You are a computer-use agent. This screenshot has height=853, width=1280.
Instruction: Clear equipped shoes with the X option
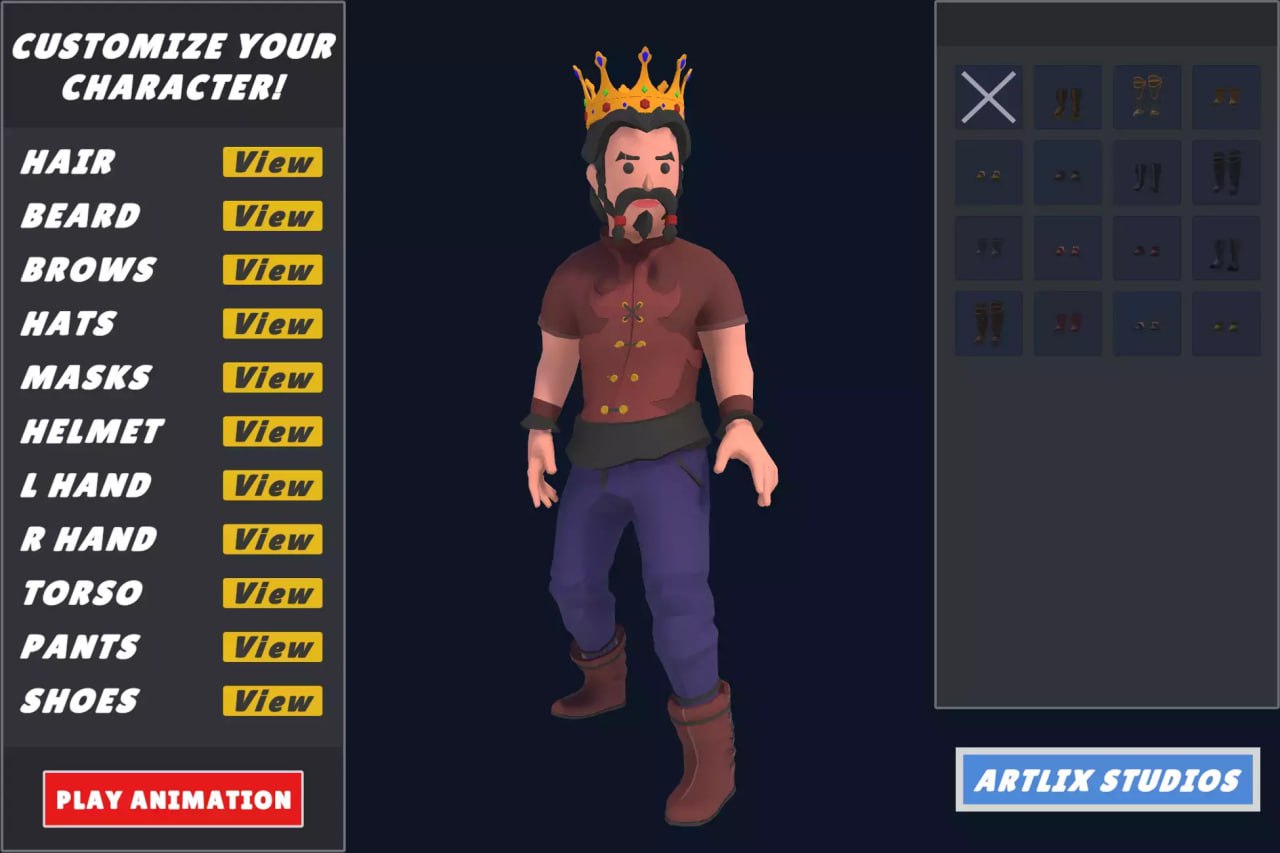tap(988, 97)
